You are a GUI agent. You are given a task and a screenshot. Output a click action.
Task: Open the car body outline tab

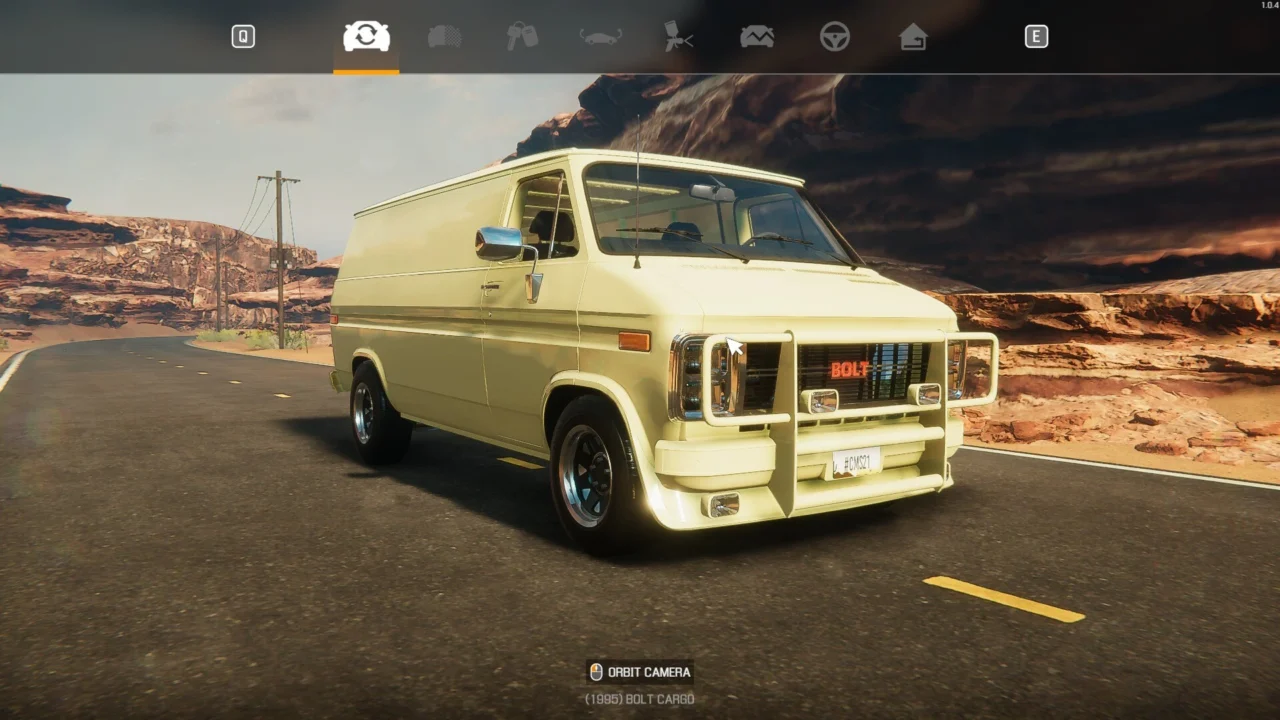tap(600, 37)
